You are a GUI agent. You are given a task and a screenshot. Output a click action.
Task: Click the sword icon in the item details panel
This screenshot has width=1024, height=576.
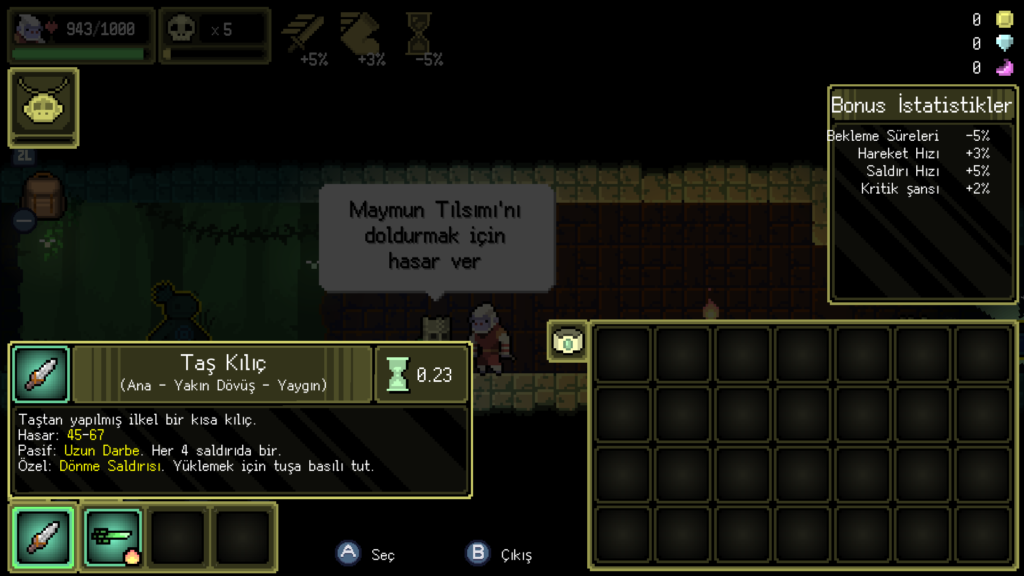[x=41, y=375]
